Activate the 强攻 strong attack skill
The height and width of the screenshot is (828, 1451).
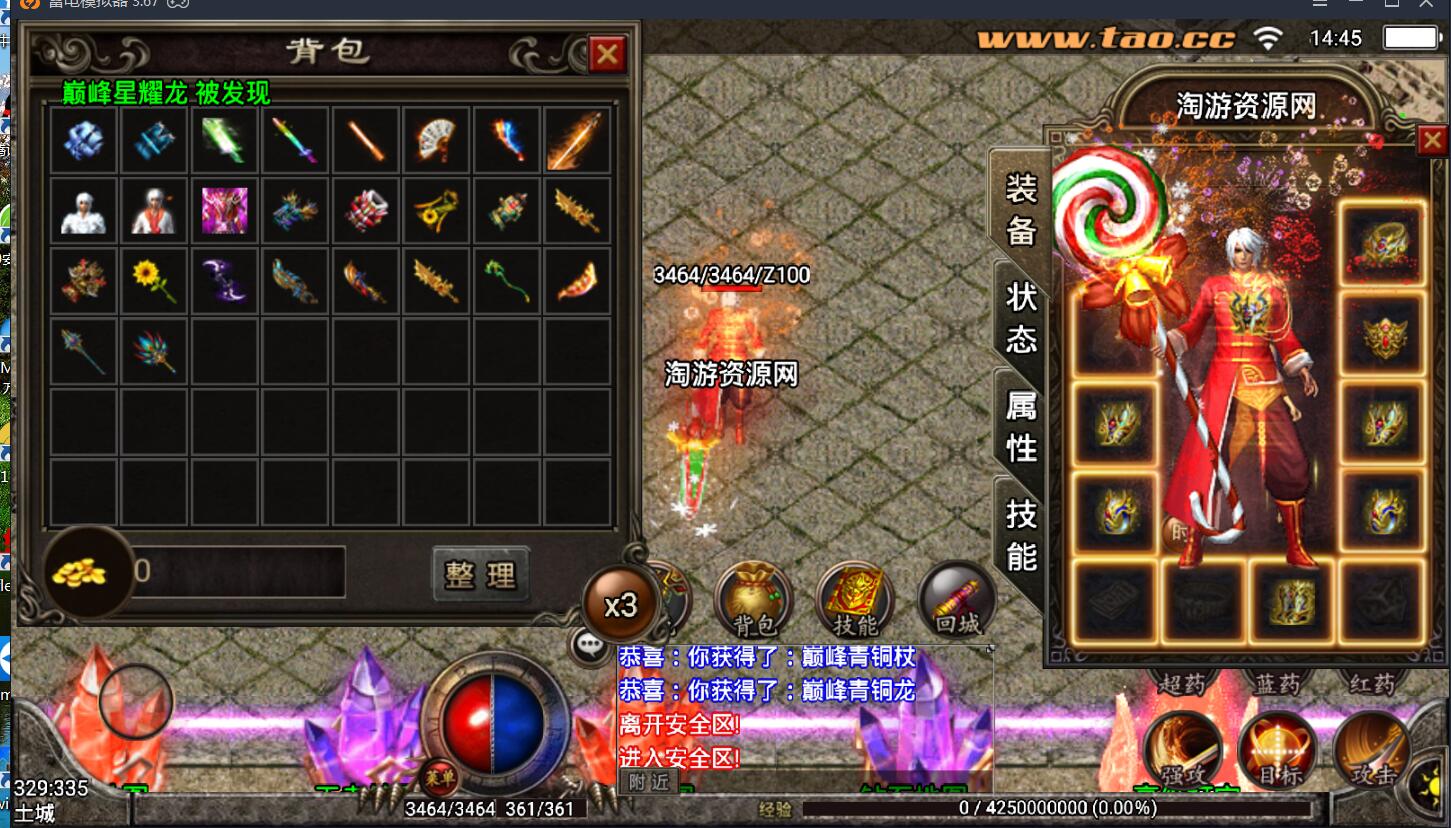(x=1183, y=751)
